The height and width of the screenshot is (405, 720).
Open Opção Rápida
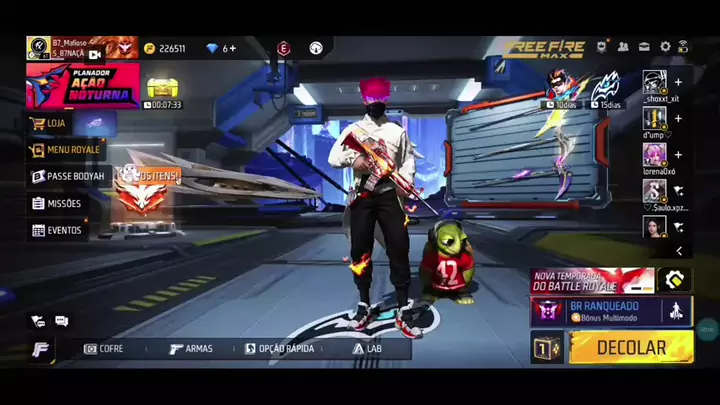(x=279, y=349)
